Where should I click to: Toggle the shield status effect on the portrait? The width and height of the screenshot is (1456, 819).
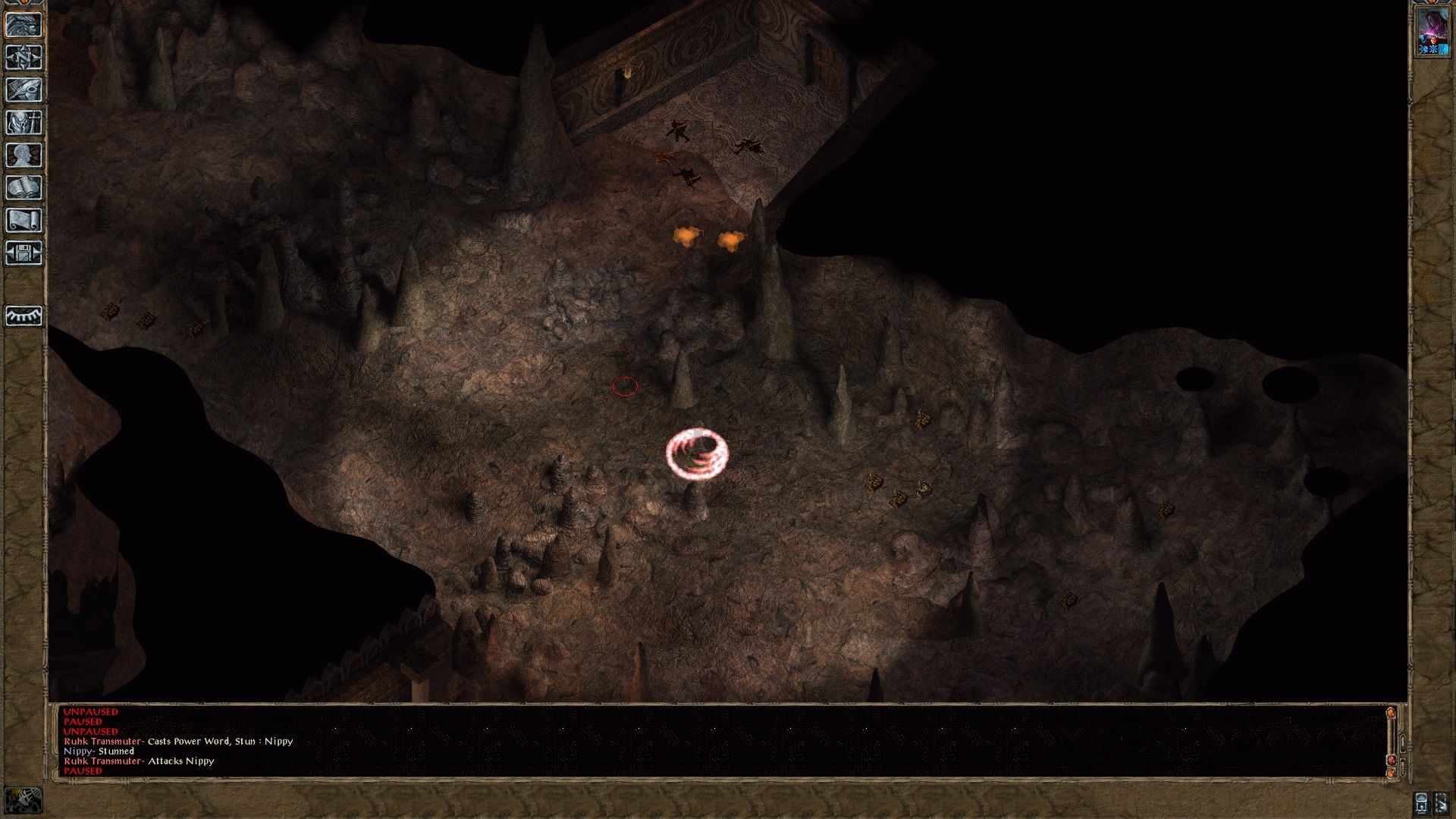pyautogui.click(x=1443, y=49)
